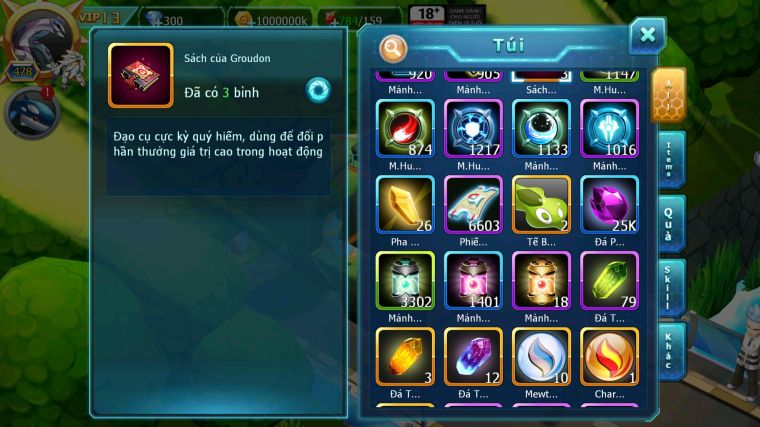The height and width of the screenshot is (427, 760).
Task: Open the bag search magnifier
Action: click(x=394, y=47)
